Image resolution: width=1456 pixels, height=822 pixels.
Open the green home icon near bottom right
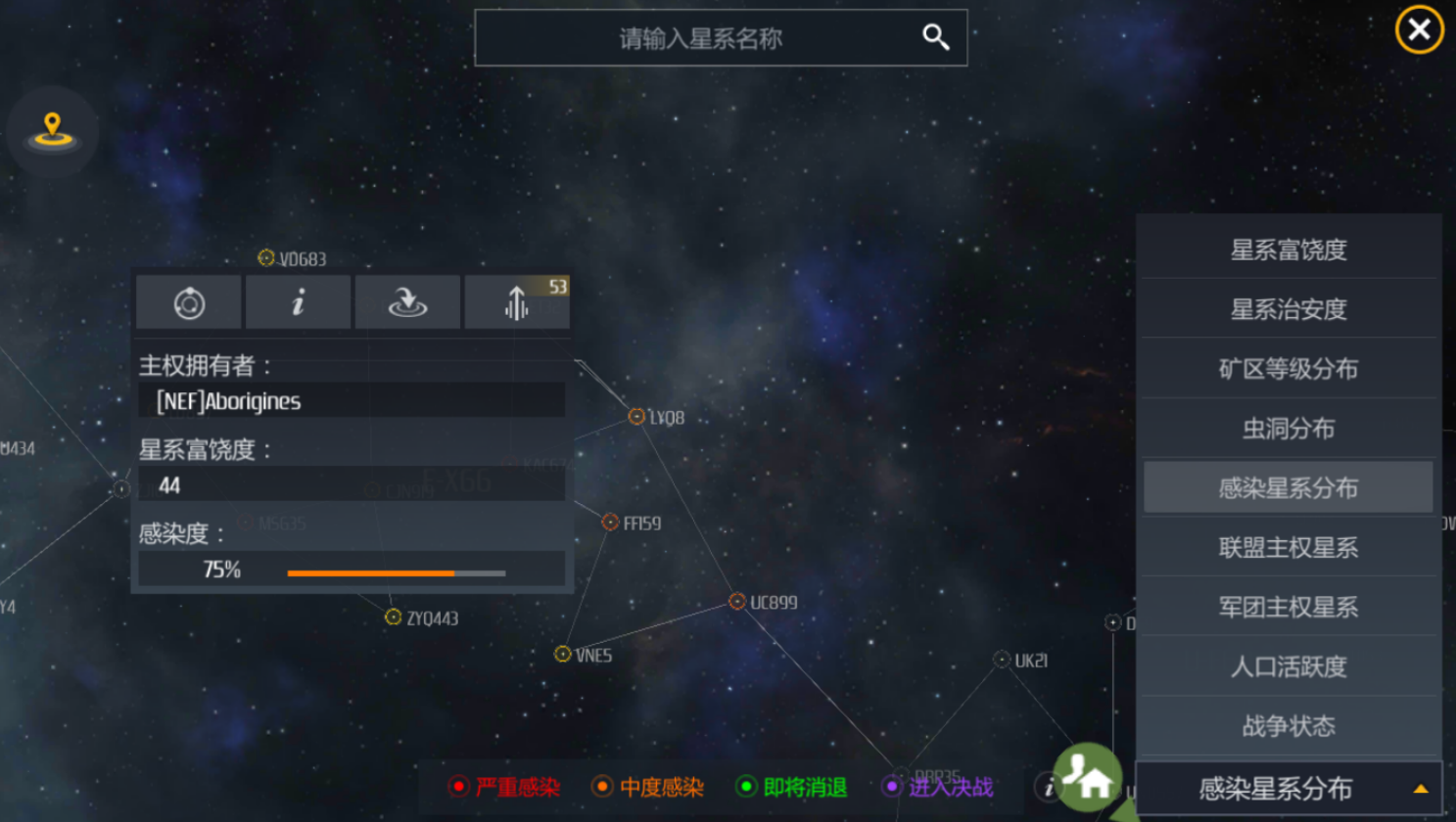click(1090, 778)
